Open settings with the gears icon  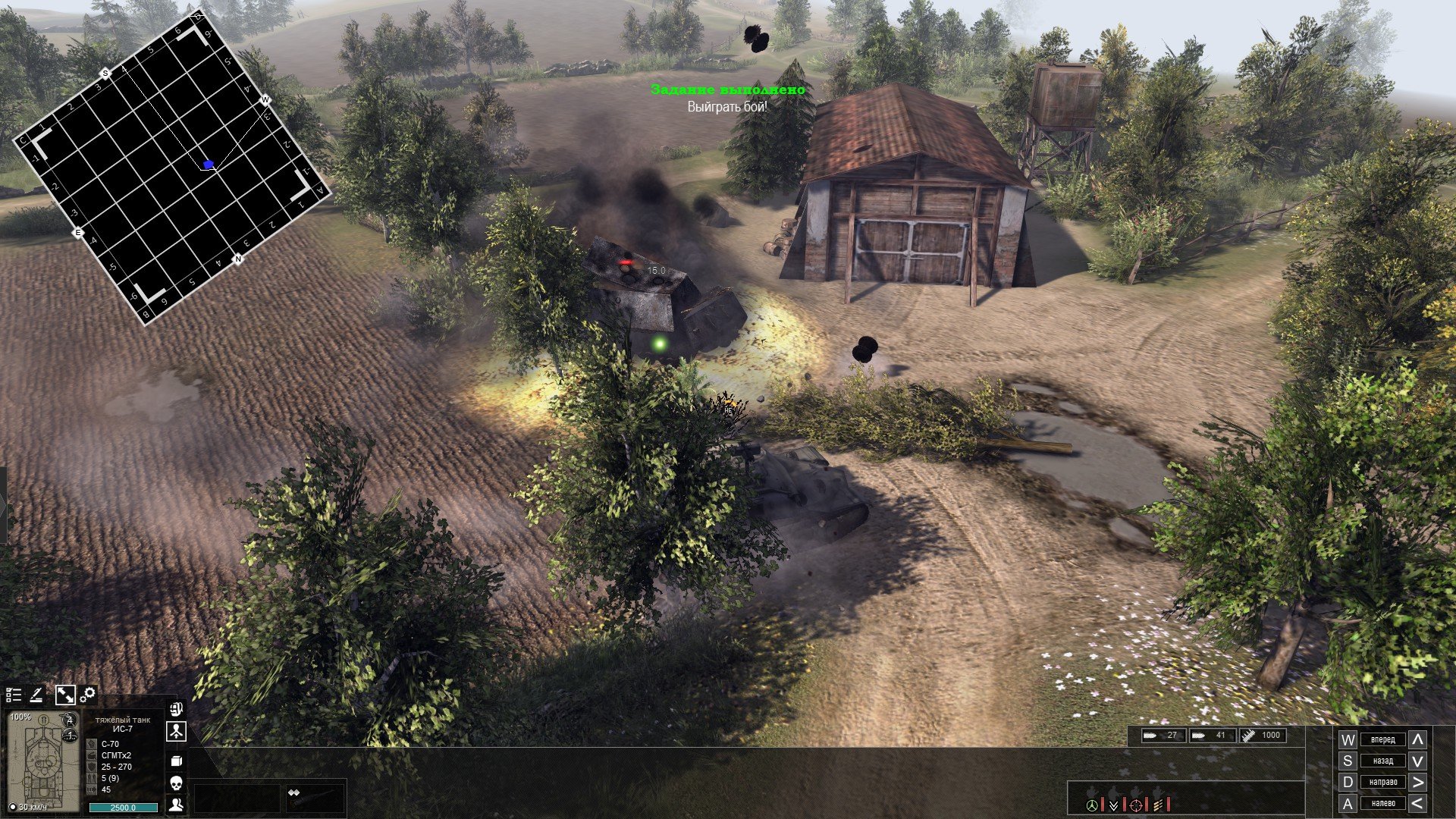[x=88, y=695]
